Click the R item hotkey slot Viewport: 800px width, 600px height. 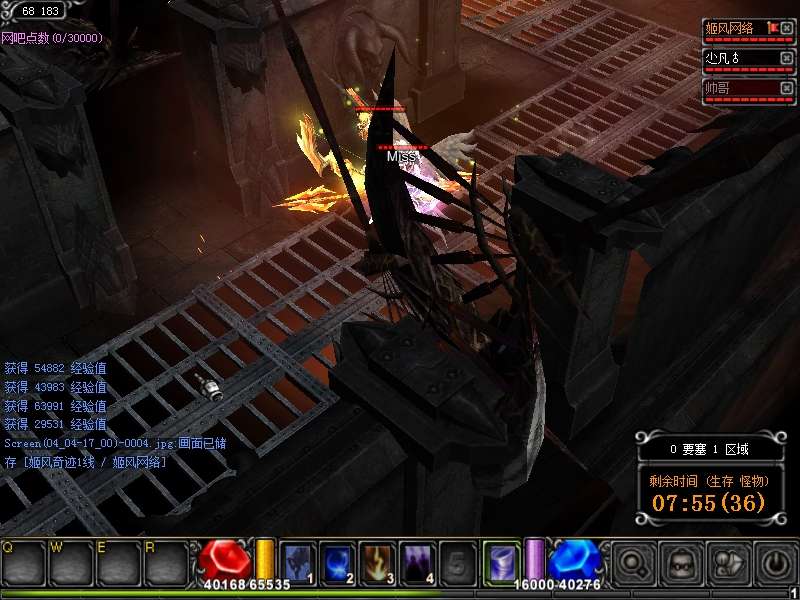(x=167, y=564)
